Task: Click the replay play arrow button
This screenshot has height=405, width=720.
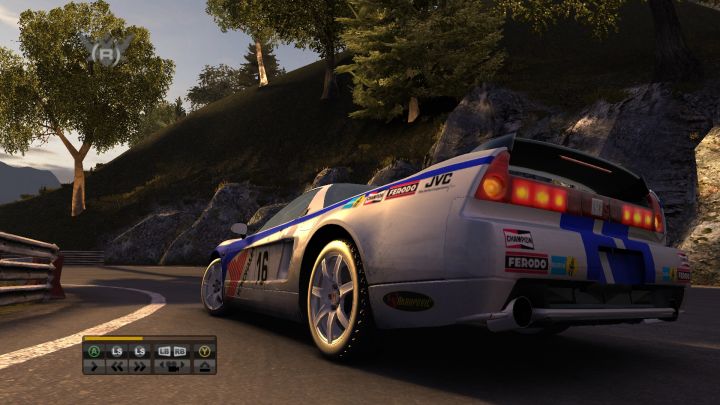Action: pos(94,366)
